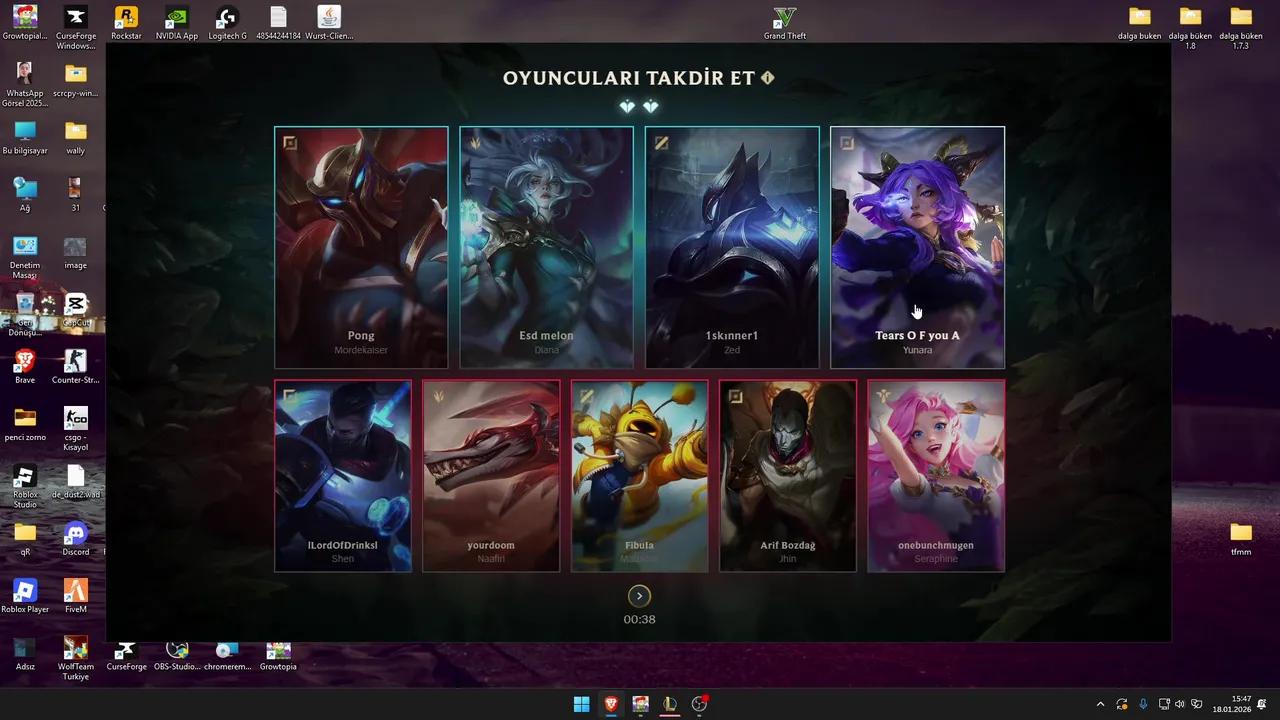The image size is (1280, 720).
Task: Open the League client from the taskbar
Action: click(670, 705)
